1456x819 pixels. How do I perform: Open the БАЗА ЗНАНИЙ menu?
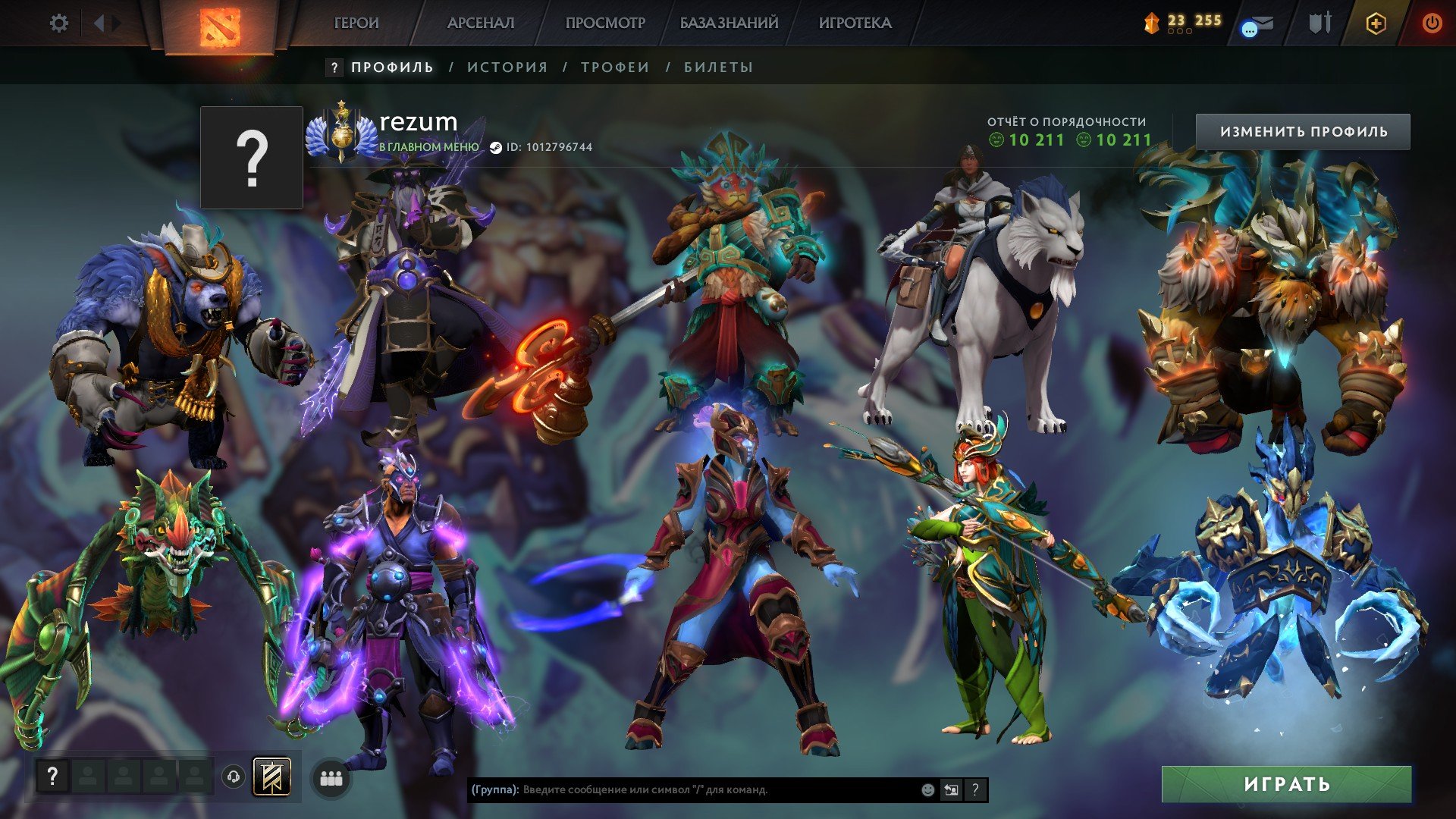point(729,23)
